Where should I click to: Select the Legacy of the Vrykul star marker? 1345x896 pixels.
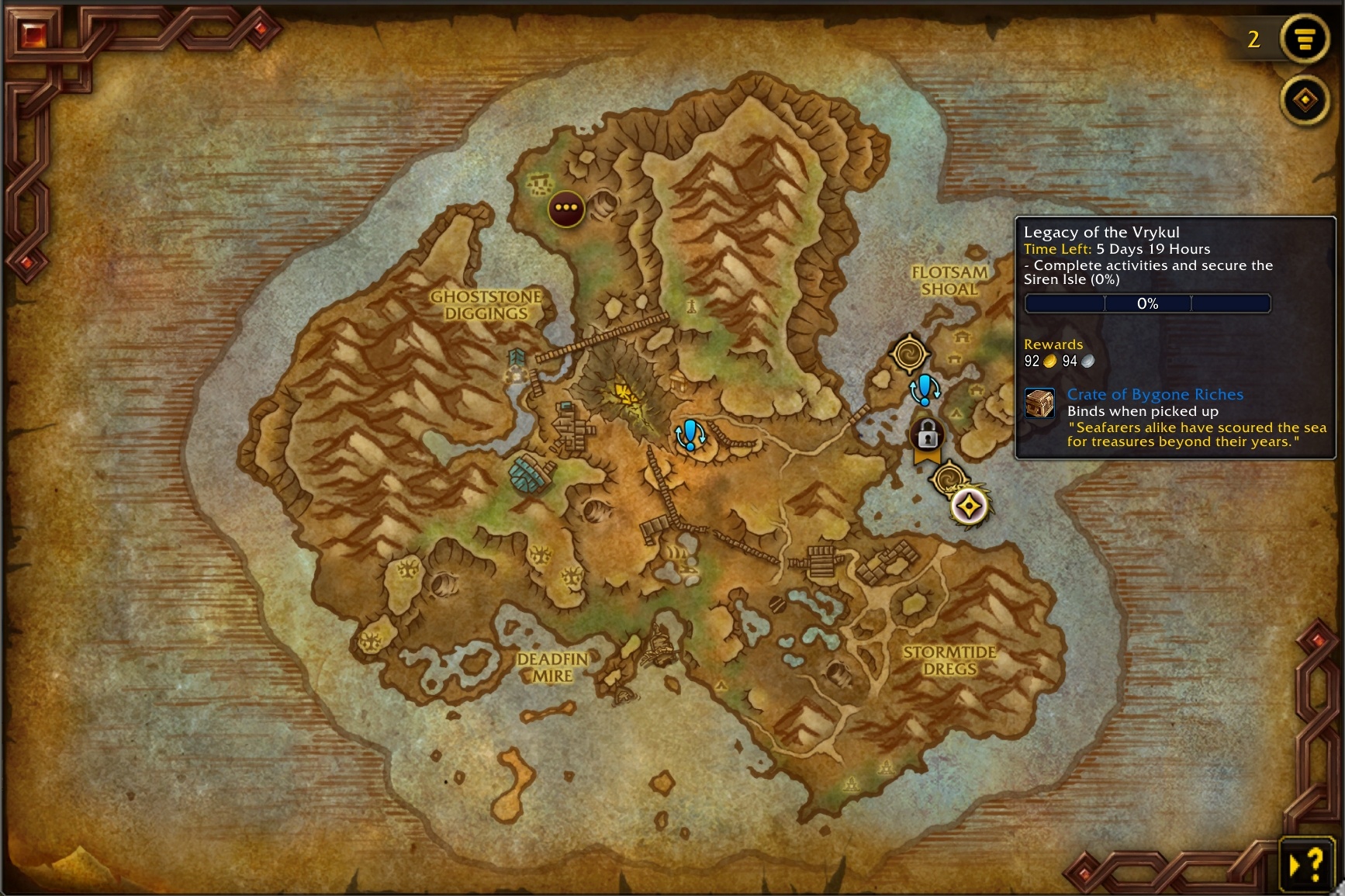click(x=969, y=507)
